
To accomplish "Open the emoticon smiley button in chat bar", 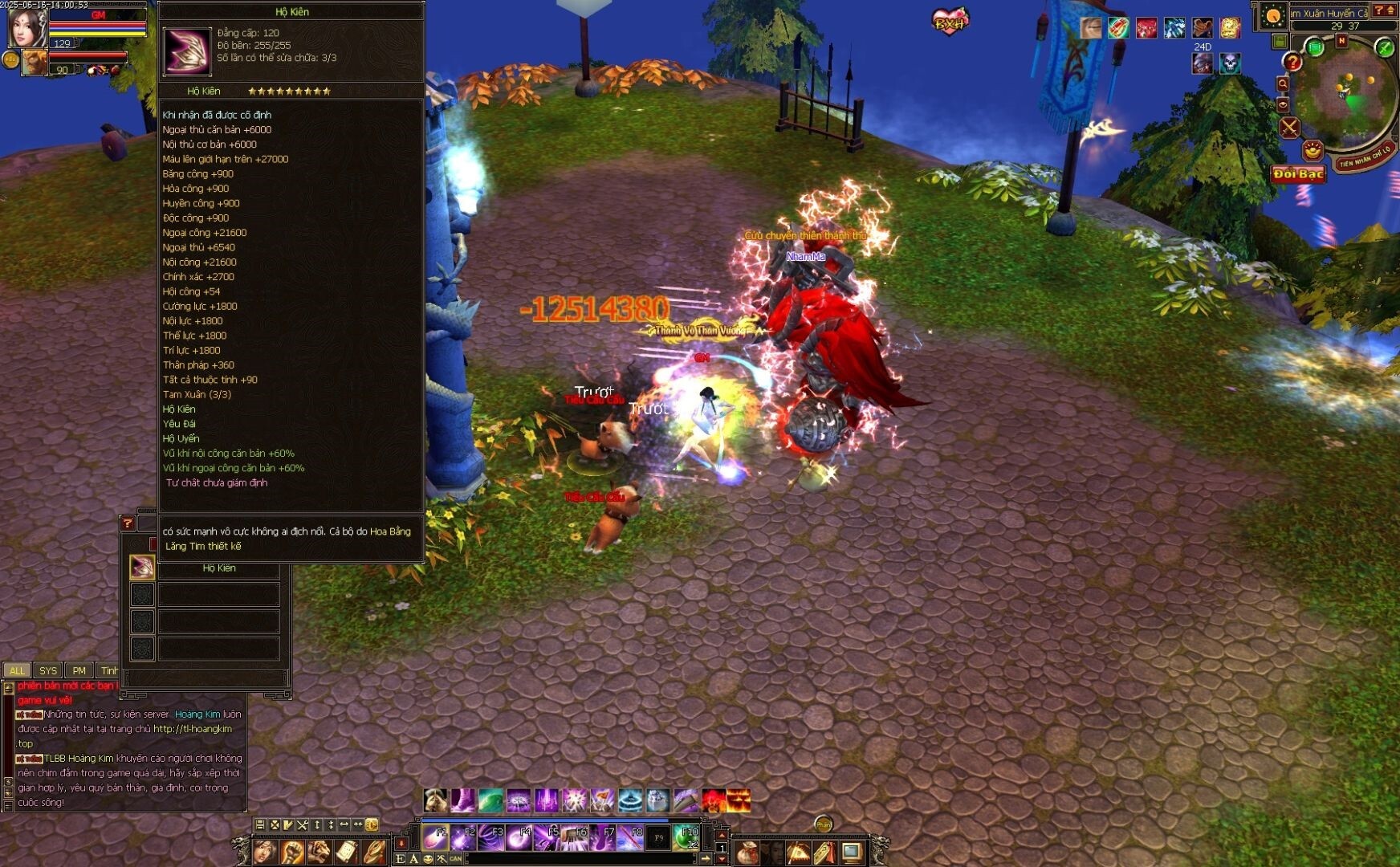I will click(x=428, y=859).
